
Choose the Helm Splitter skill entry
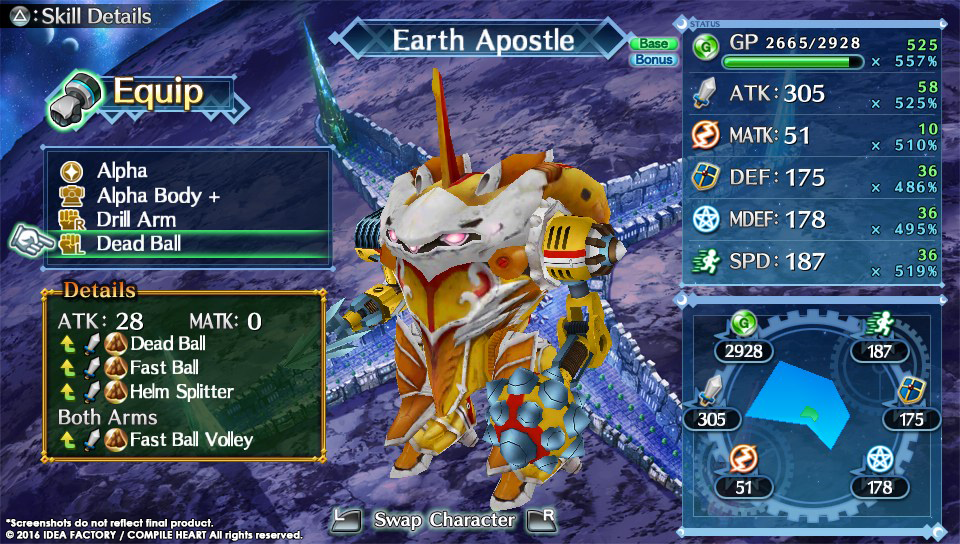point(181,391)
